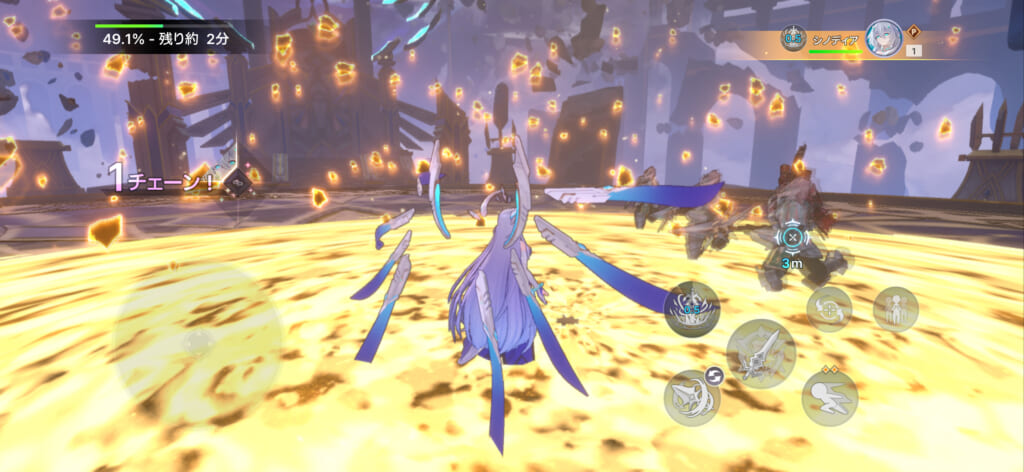Tap the enemy target lock marker
Viewport: 1024px width, 472px height.
point(792,238)
